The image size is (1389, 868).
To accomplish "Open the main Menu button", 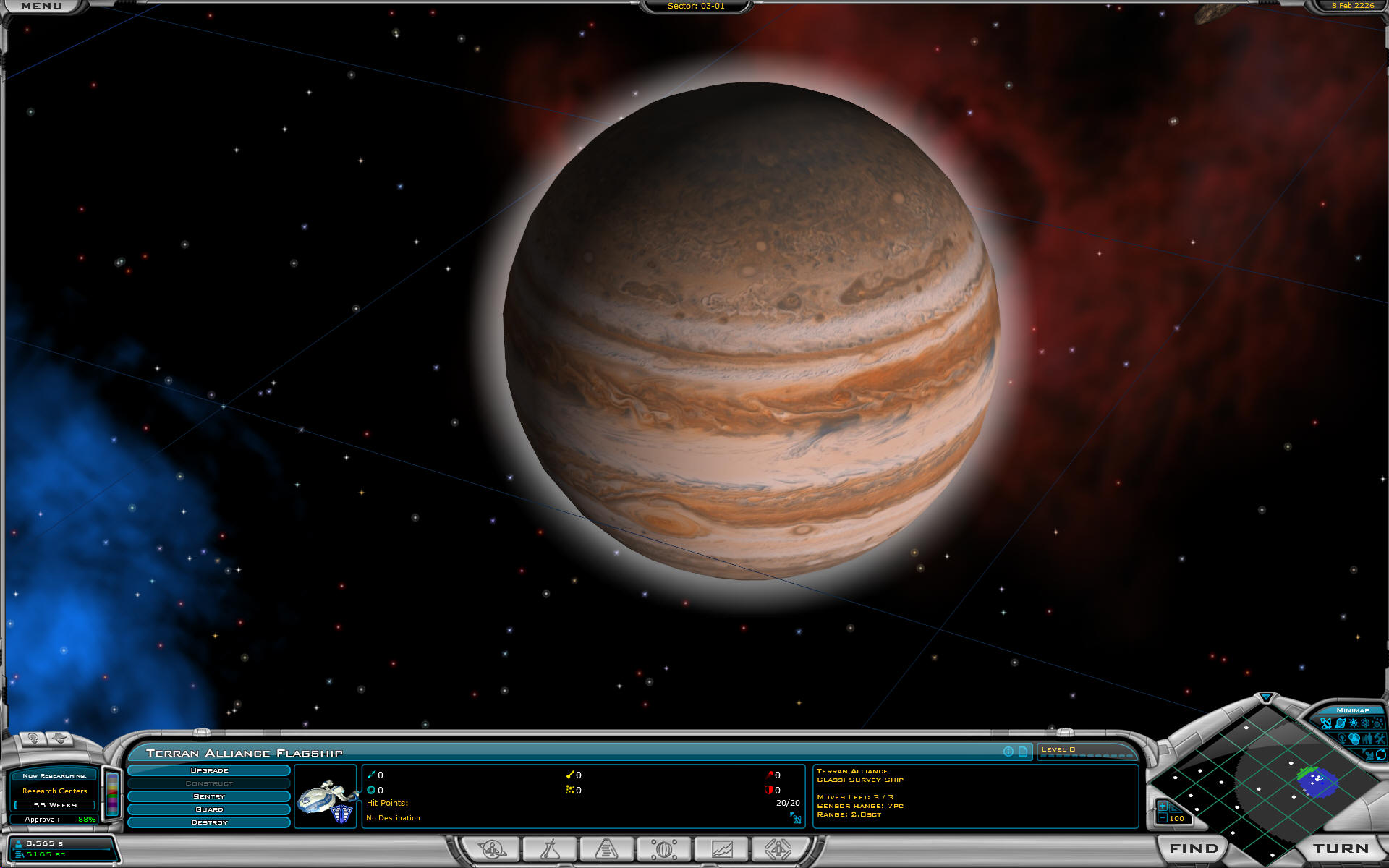I will (x=41, y=6).
